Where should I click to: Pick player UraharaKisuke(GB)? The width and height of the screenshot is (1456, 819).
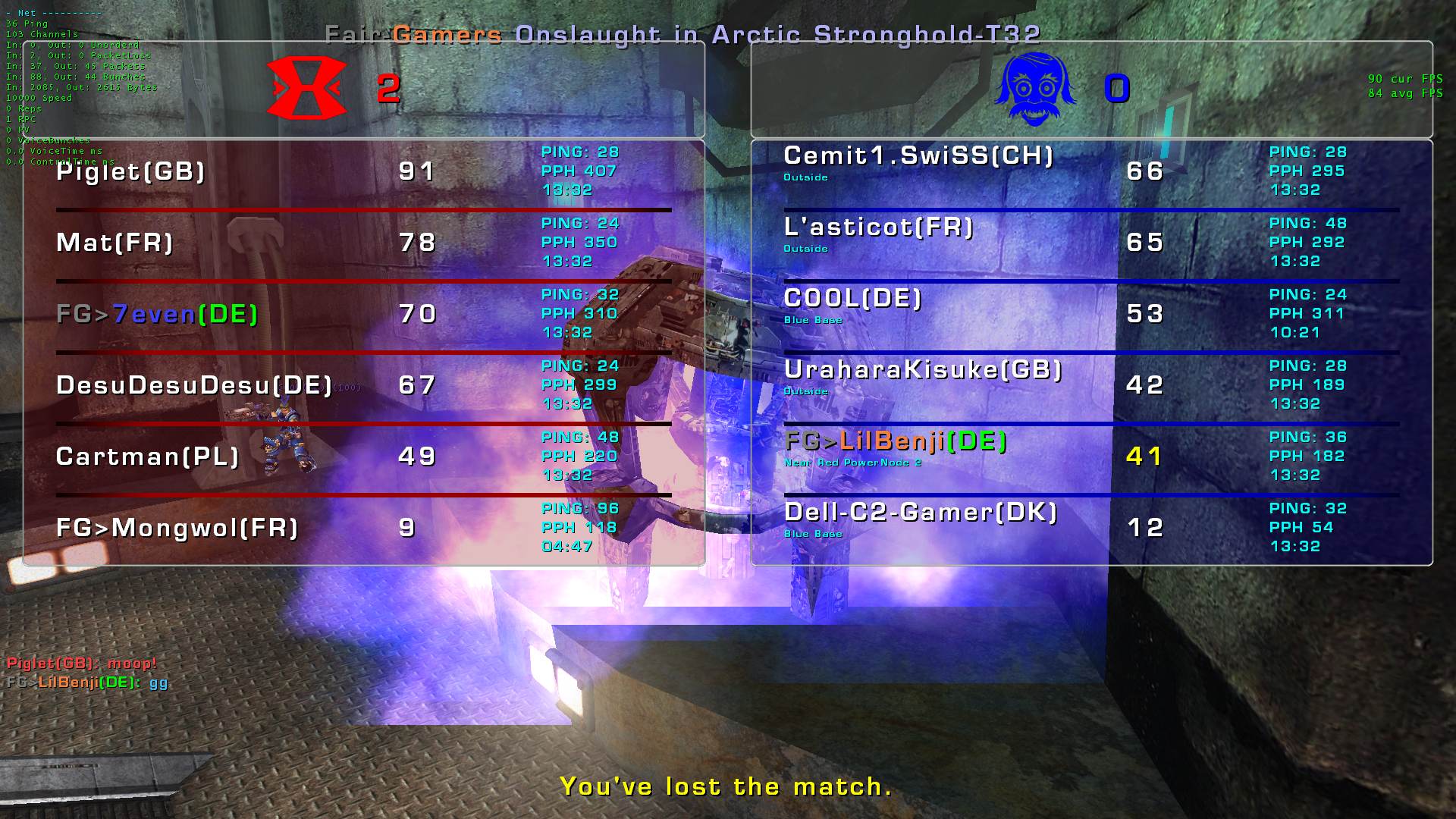[x=922, y=370]
